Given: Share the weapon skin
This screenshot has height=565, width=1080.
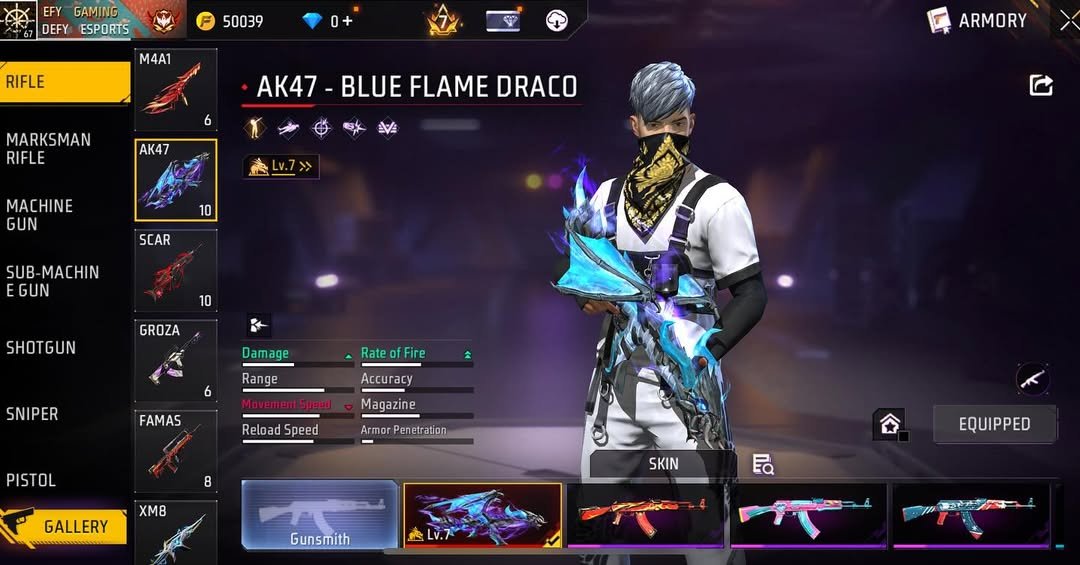Looking at the screenshot, I should pos(1041,86).
